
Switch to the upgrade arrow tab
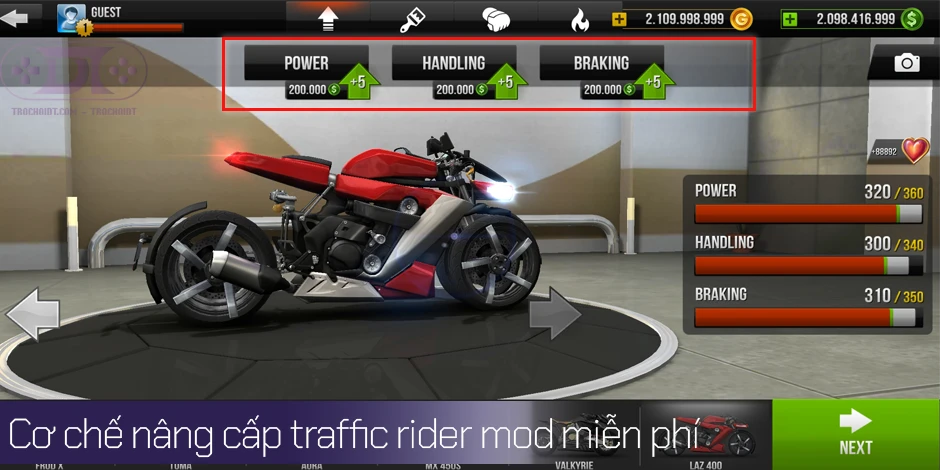[328, 18]
